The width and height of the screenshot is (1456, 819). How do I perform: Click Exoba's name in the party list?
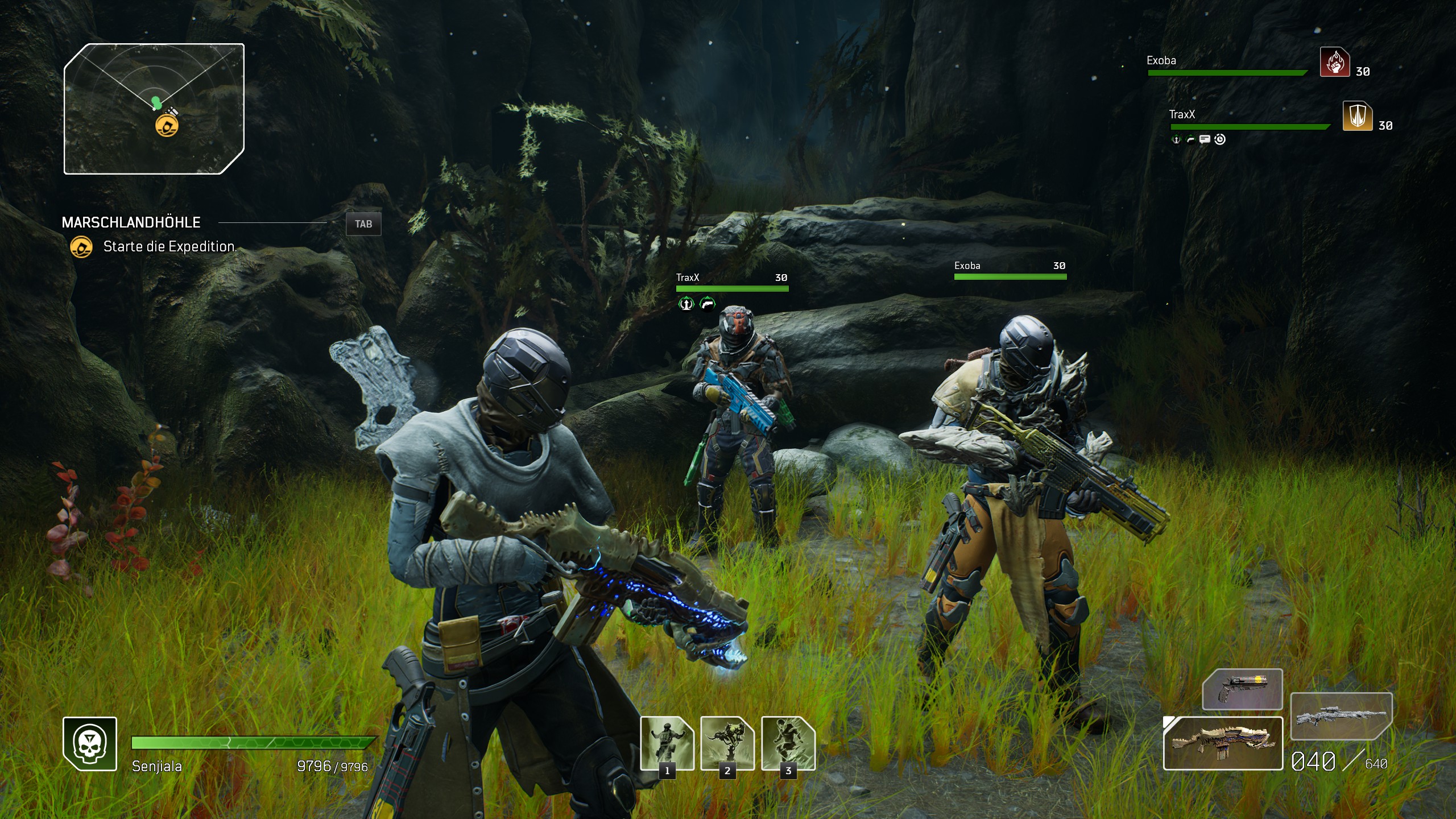[1161, 60]
